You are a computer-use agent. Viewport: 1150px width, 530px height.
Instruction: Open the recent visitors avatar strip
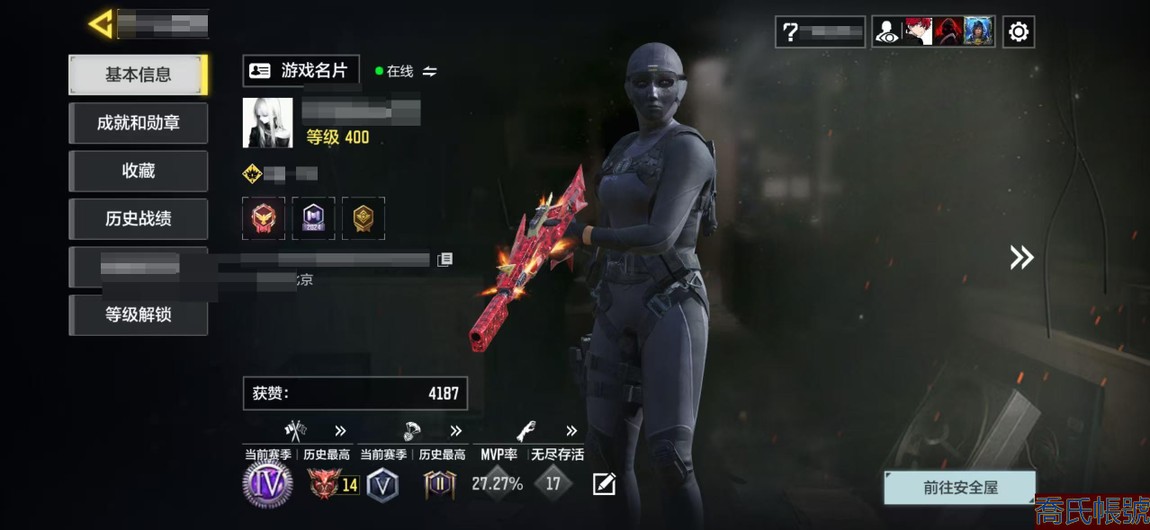[x=933, y=32]
